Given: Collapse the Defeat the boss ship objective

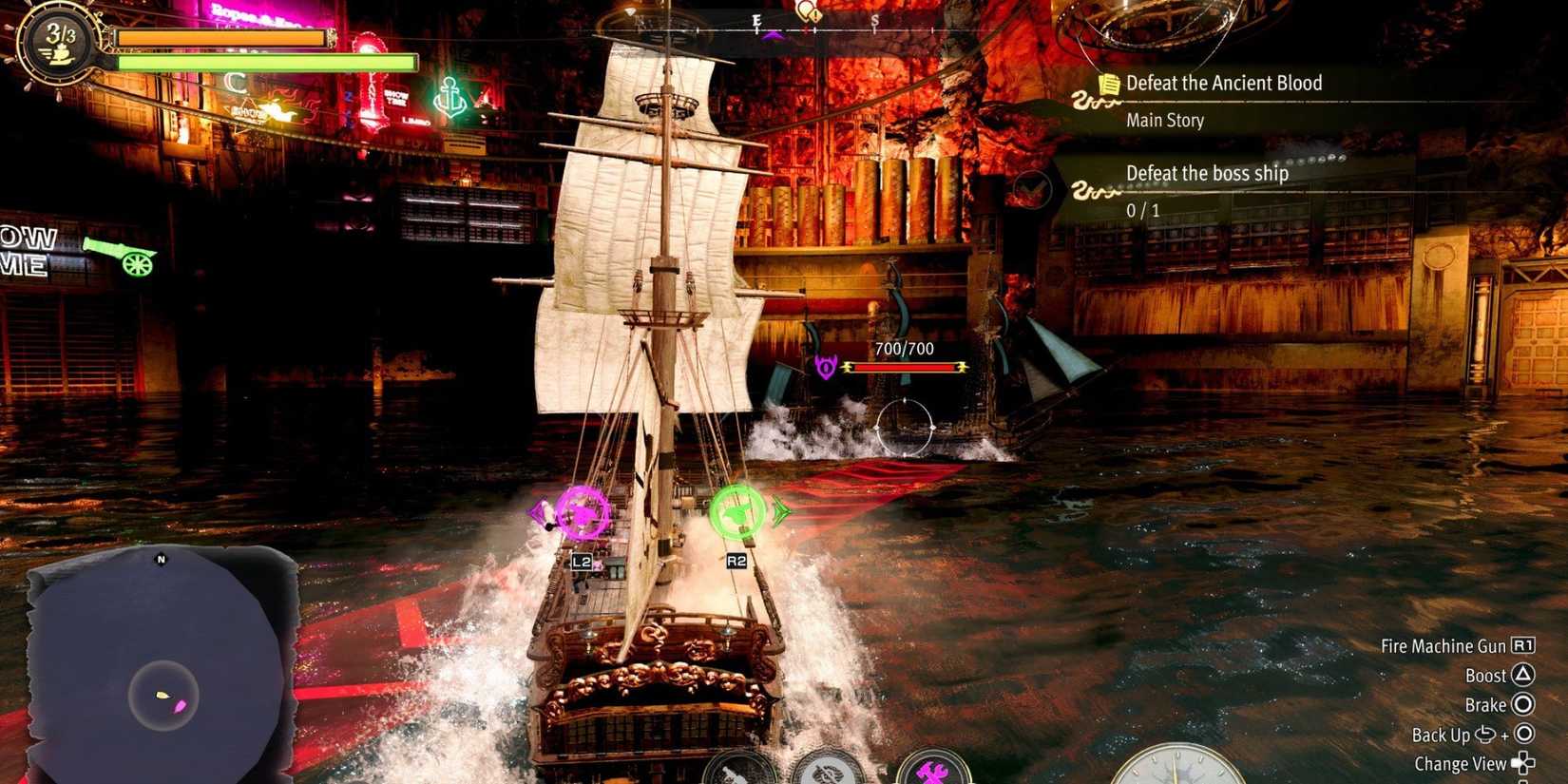Looking at the screenshot, I should coord(1207,174).
